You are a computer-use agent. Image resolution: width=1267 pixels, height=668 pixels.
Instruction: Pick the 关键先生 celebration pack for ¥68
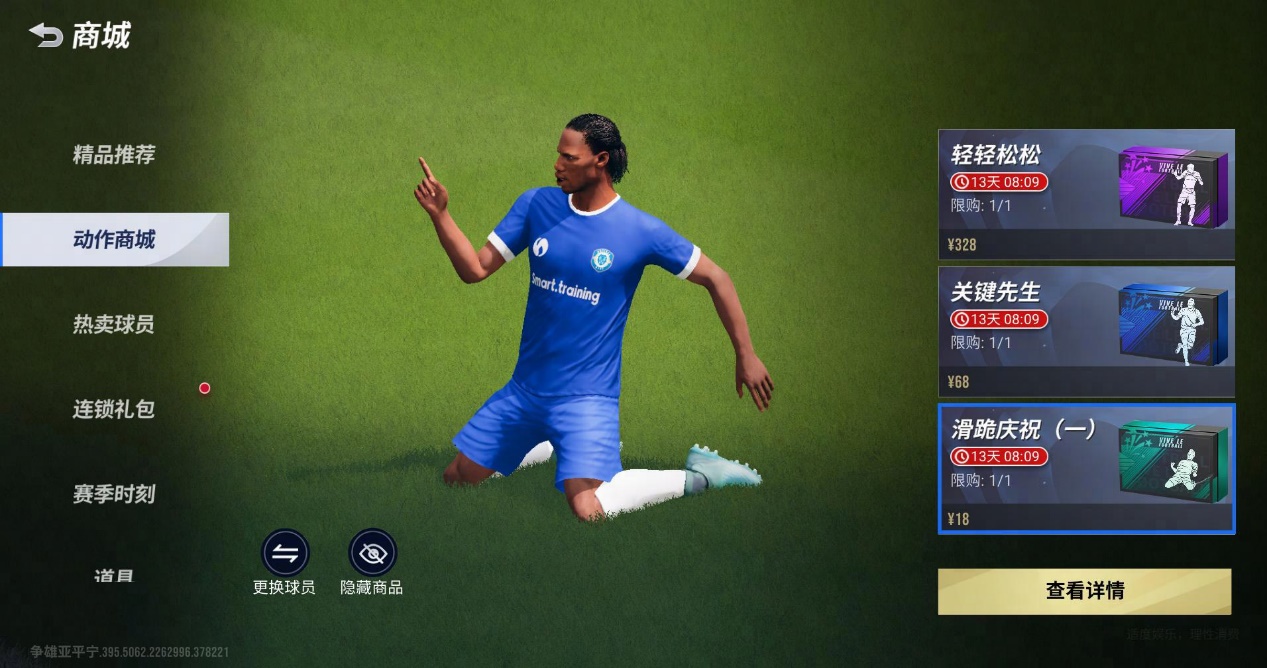click(1086, 331)
